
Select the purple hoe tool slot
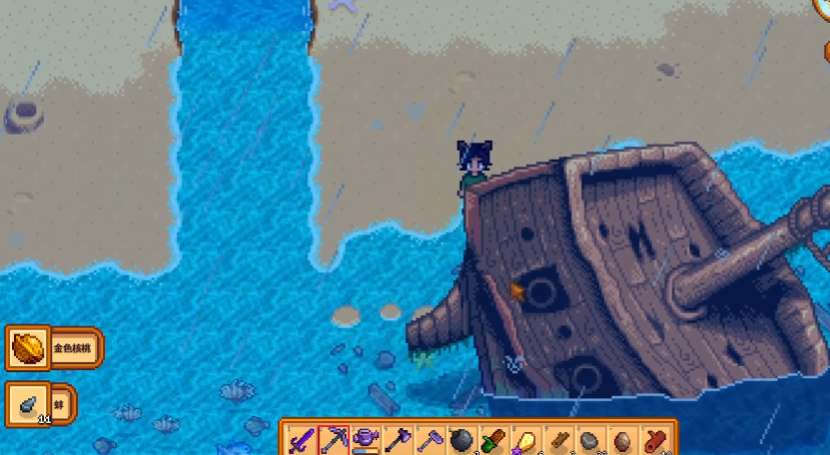[430, 440]
